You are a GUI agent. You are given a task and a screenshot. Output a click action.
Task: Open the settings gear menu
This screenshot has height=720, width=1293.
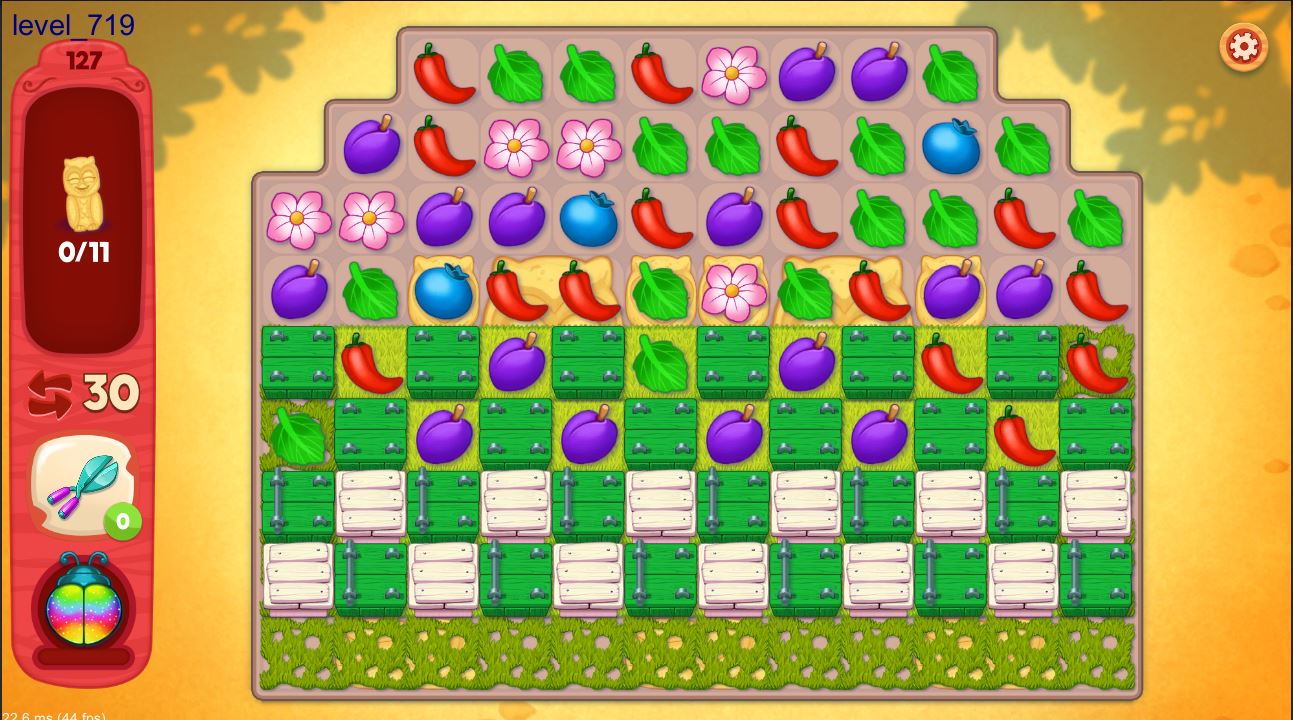coord(1243,46)
